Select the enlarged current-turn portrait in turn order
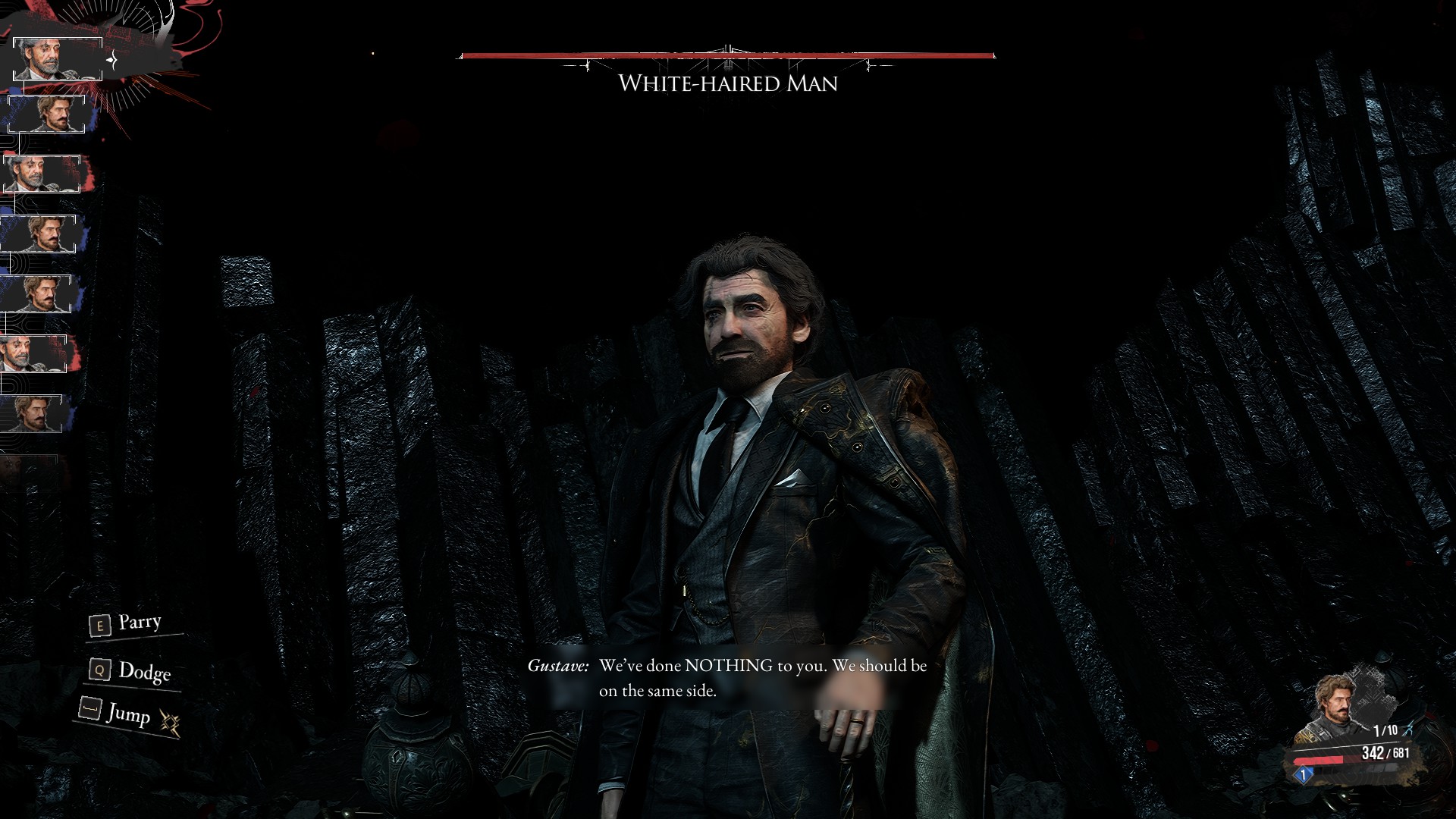The image size is (1456, 819). 57,59
